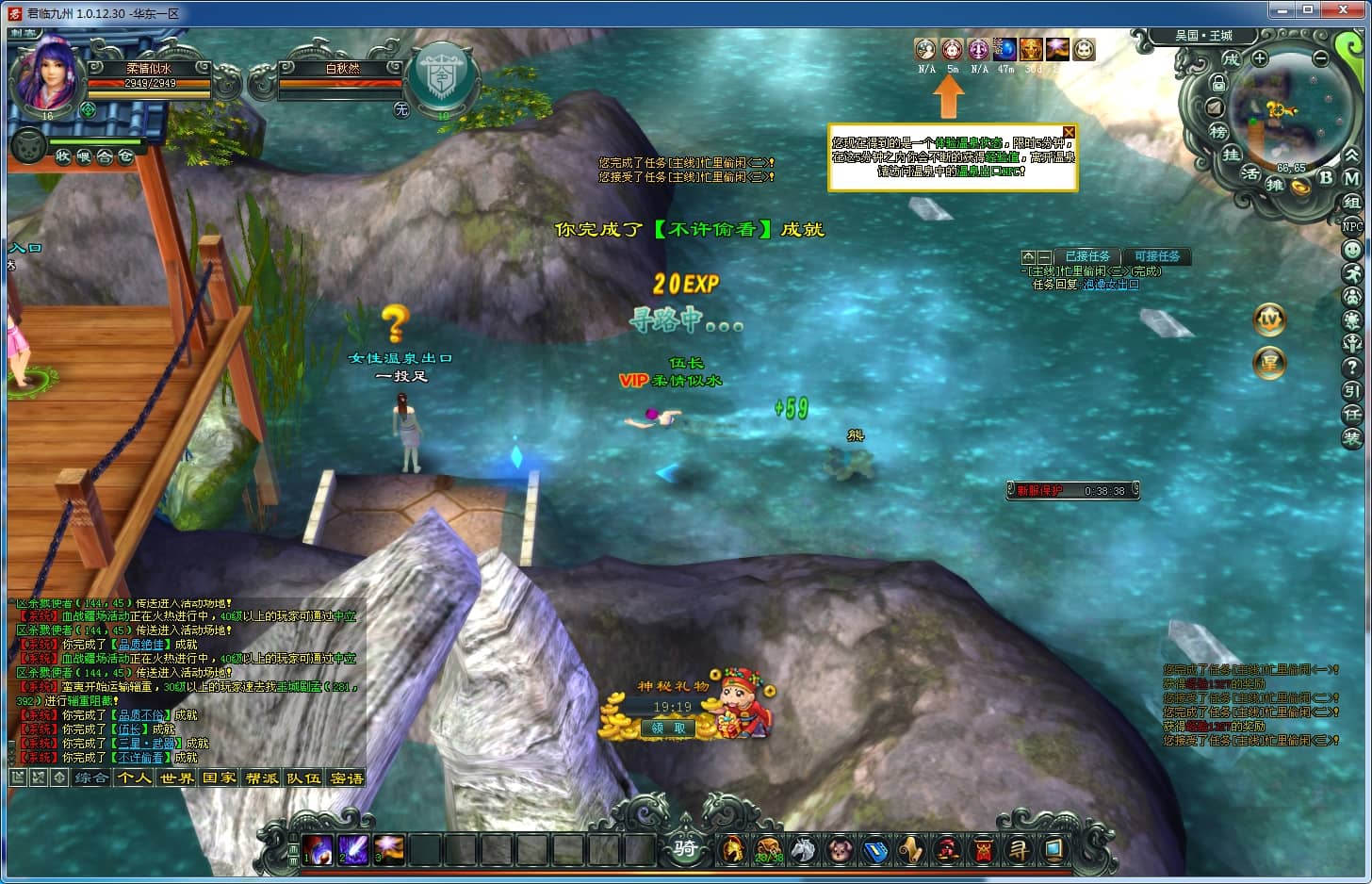Activate the purple slash skill in slot 2

coord(353,850)
